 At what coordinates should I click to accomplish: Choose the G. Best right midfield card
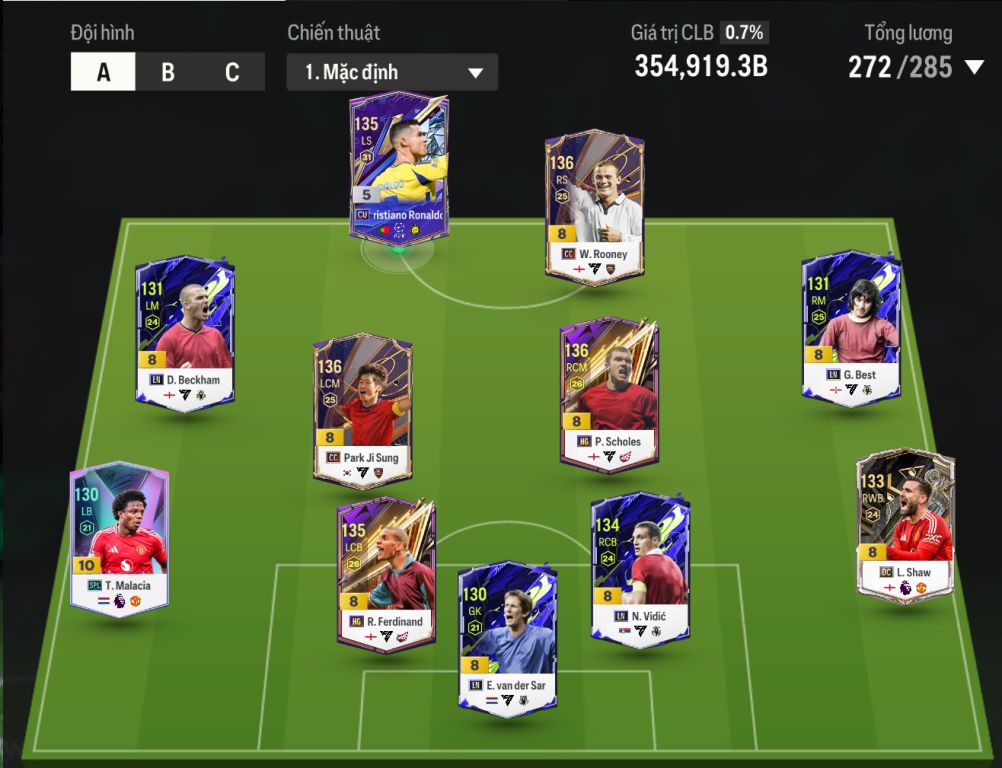click(x=851, y=326)
